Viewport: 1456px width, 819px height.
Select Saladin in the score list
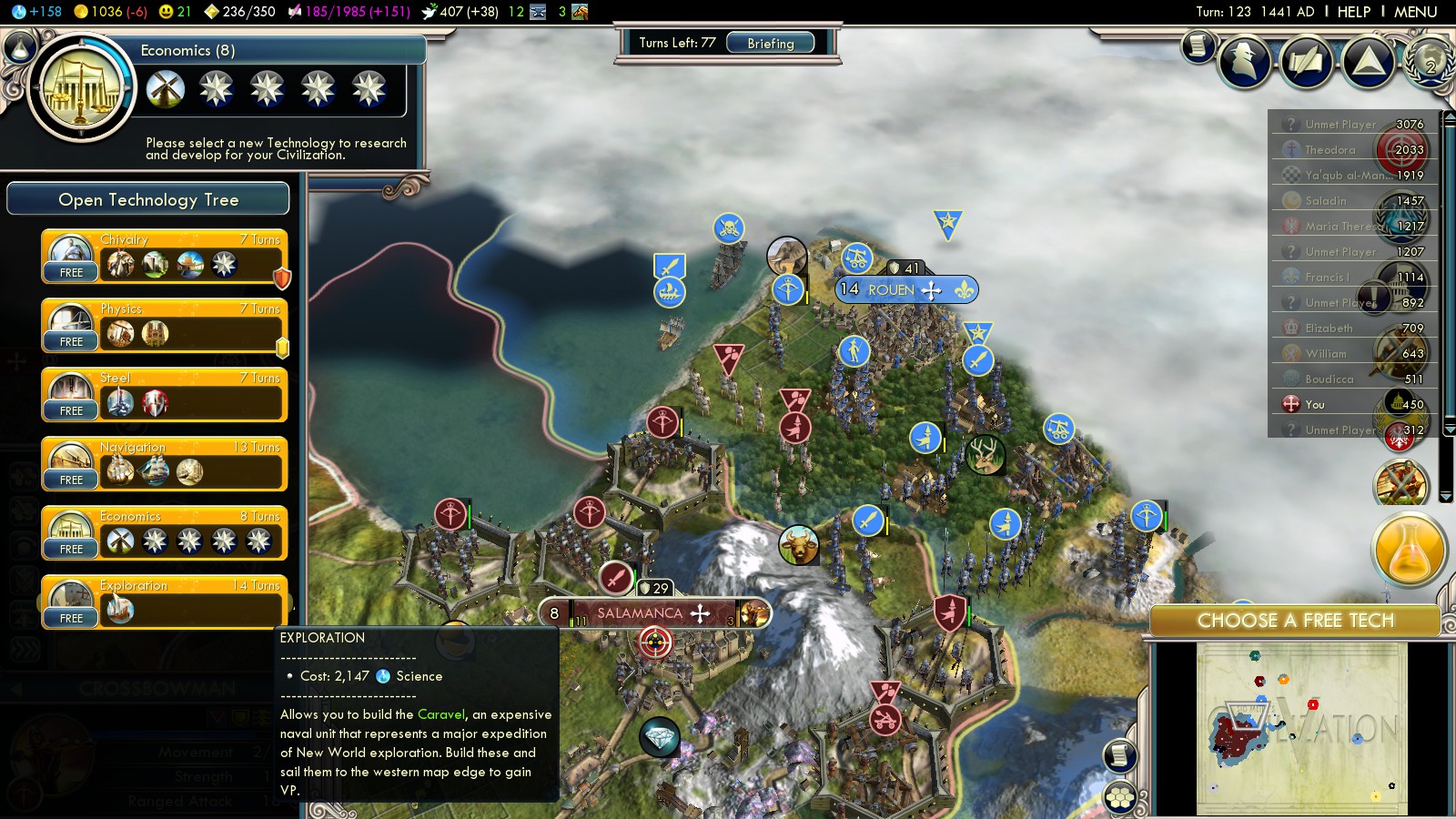(1326, 201)
